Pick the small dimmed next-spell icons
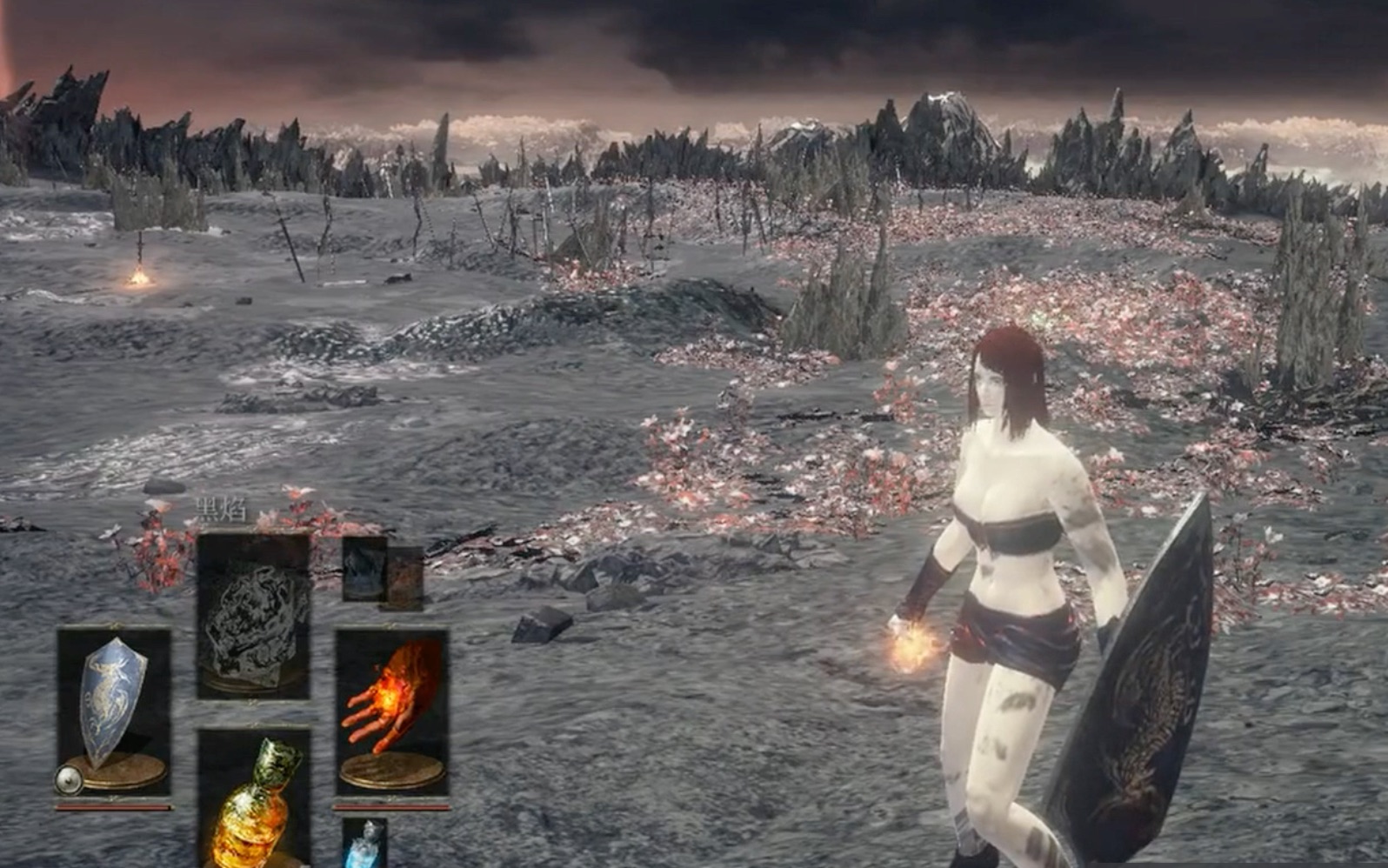Viewport: 1388px width, 868px height. (381, 571)
